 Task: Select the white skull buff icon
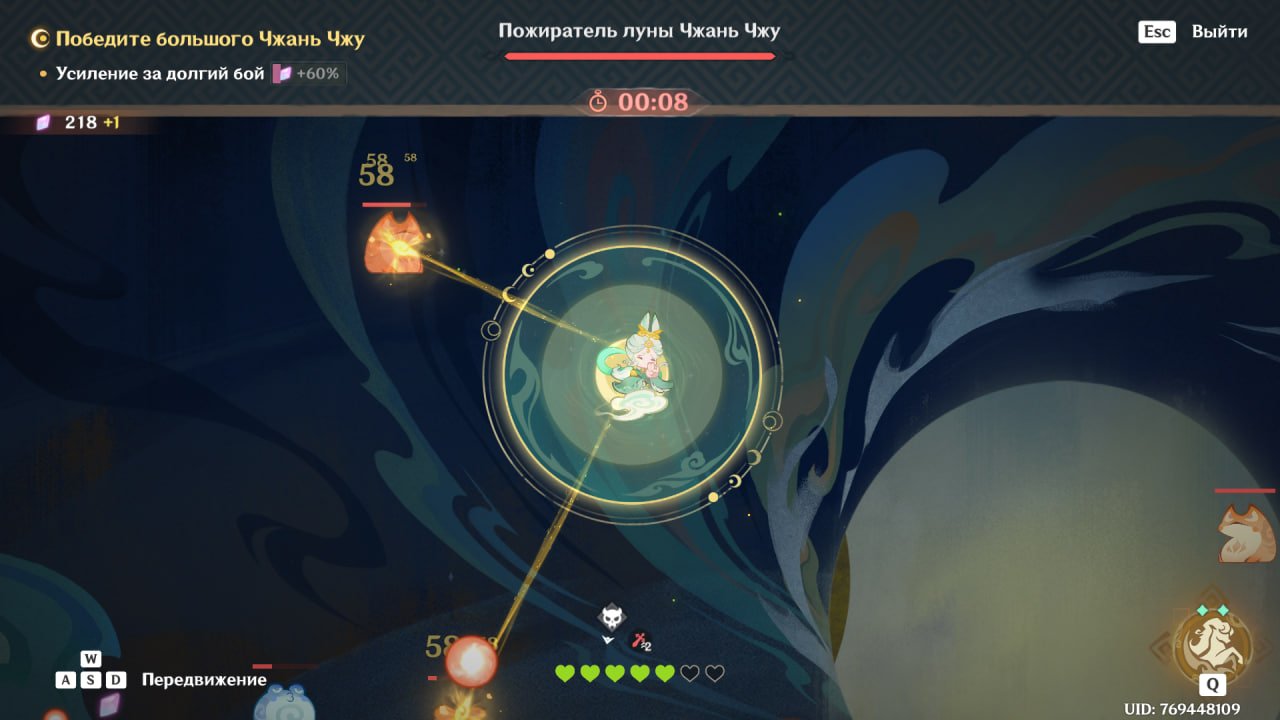click(x=611, y=617)
